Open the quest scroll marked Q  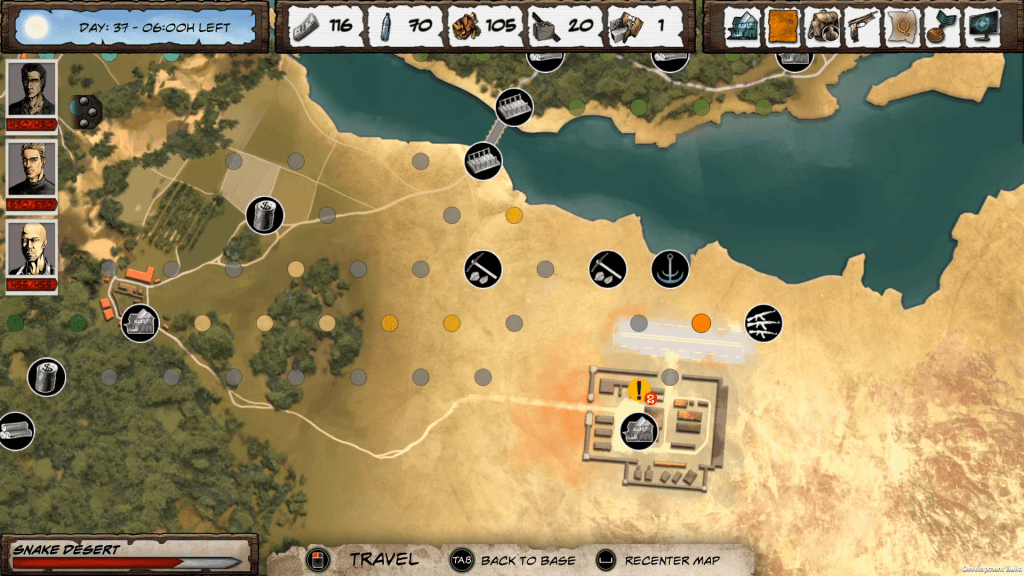pyautogui.click(x=901, y=26)
